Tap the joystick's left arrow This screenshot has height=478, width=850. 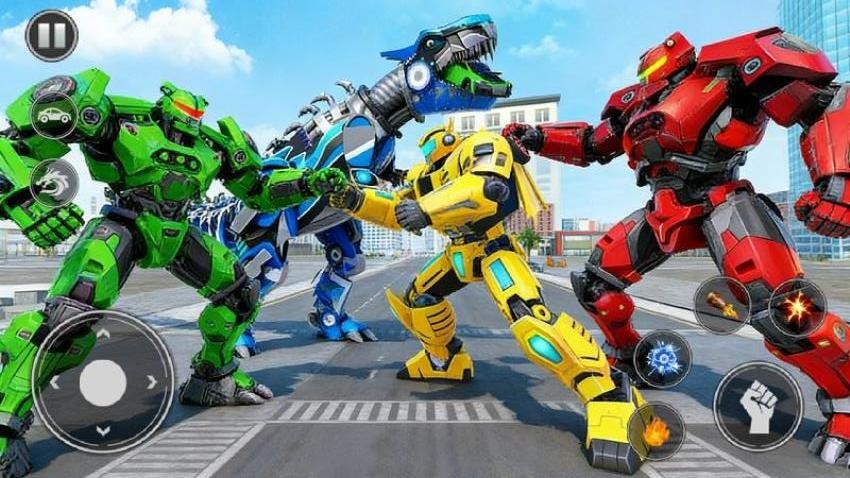[54, 382]
